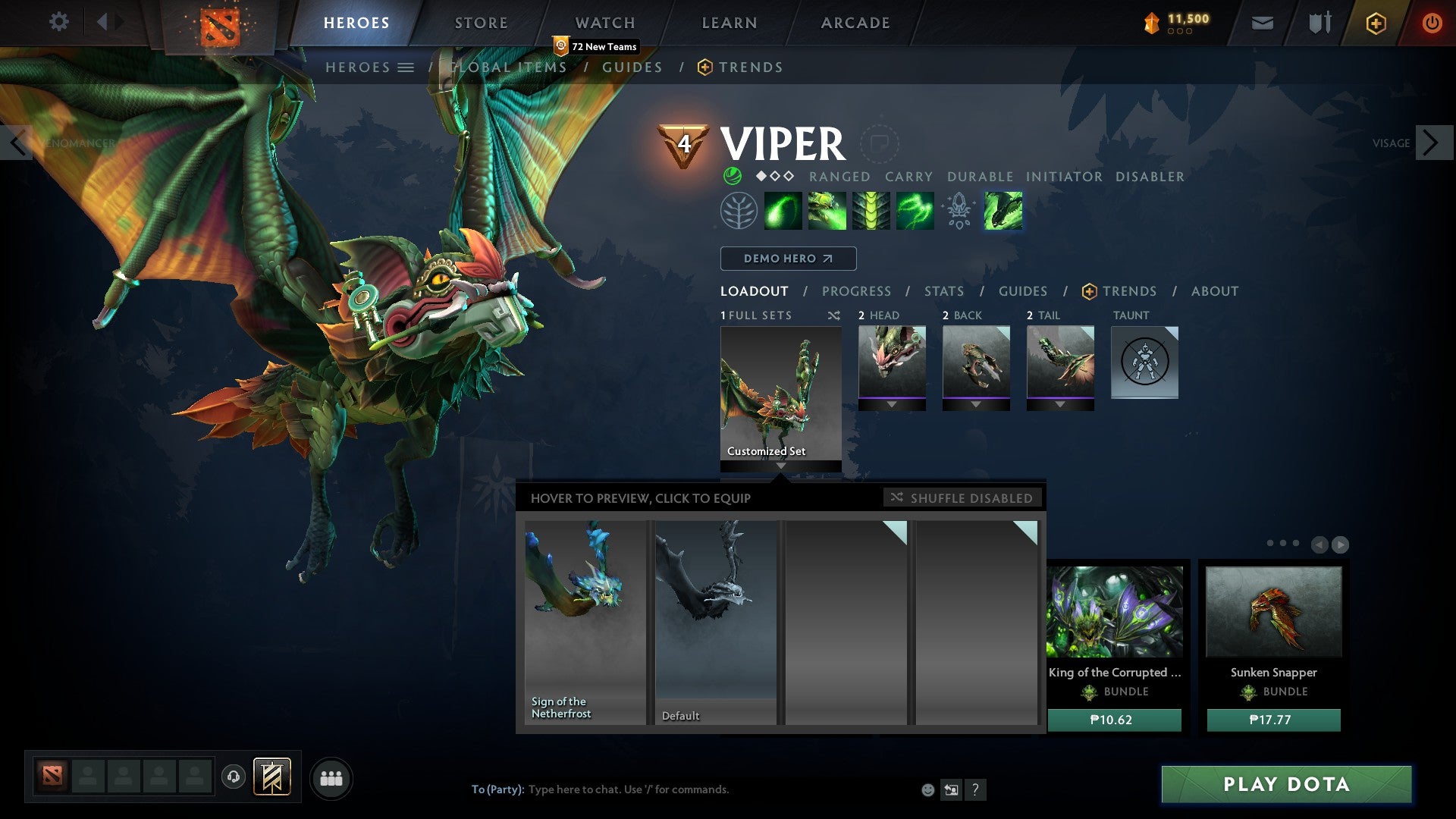Enable shuffle next to Full Sets
The height and width of the screenshot is (819, 1456).
tap(831, 315)
